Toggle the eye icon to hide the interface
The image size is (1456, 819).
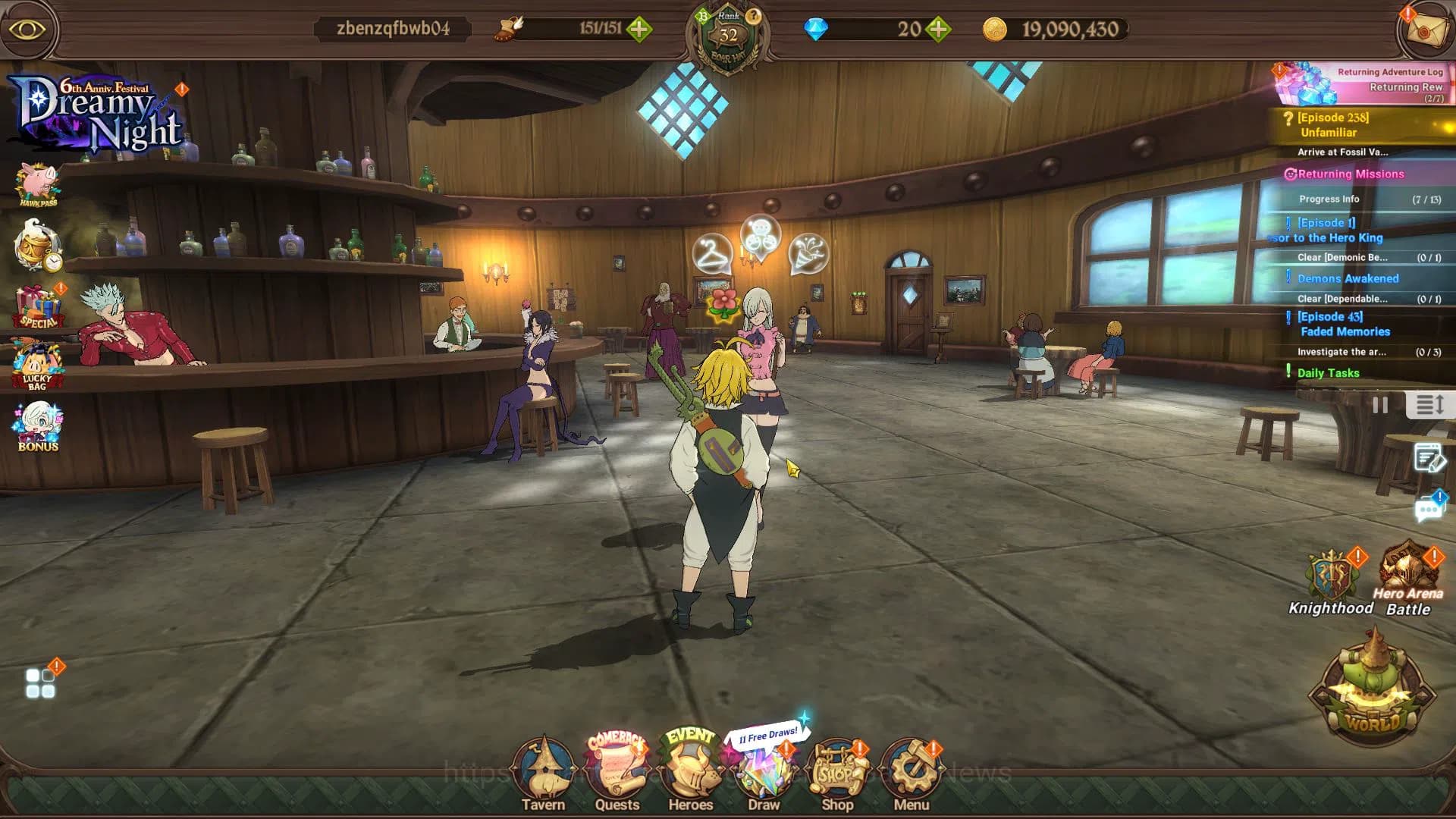click(x=28, y=30)
